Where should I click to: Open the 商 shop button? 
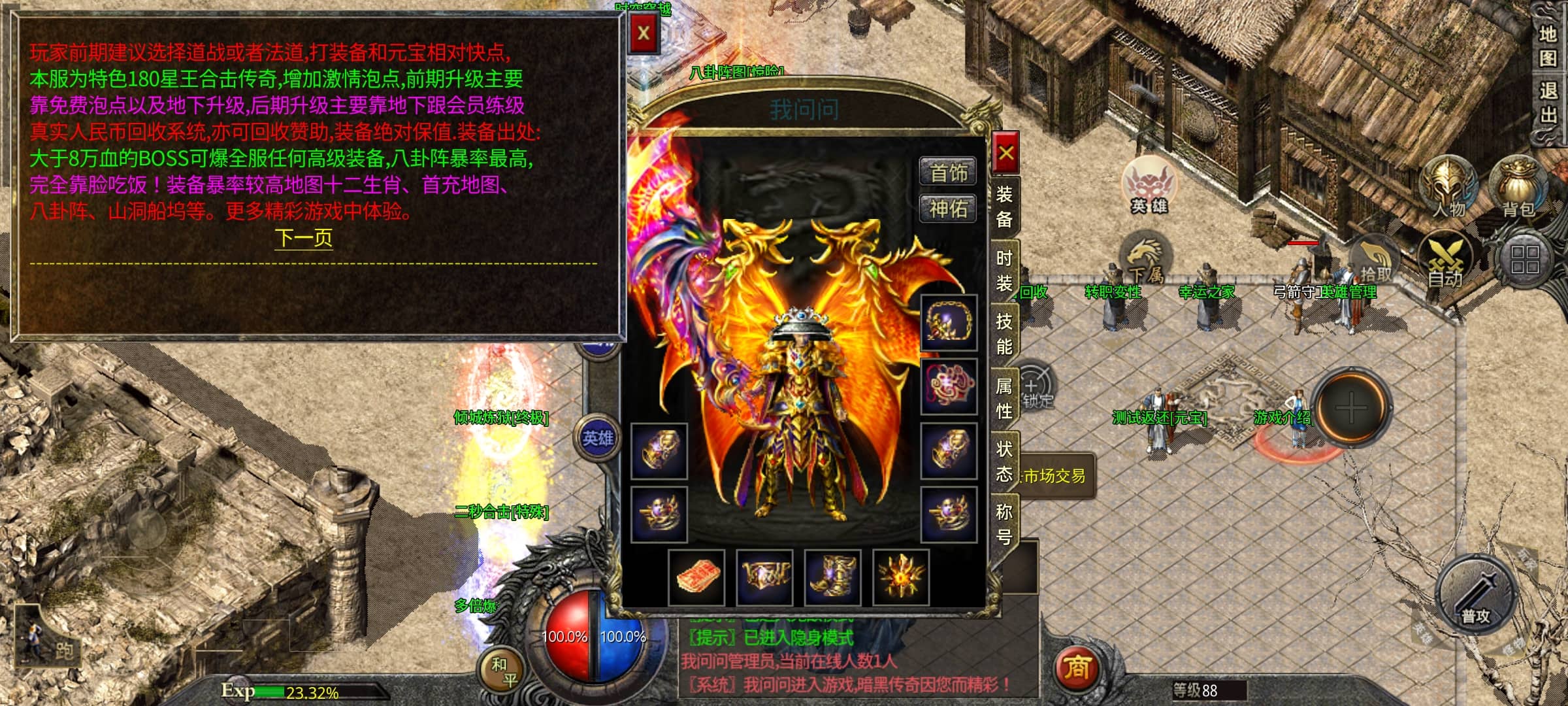click(x=1076, y=668)
